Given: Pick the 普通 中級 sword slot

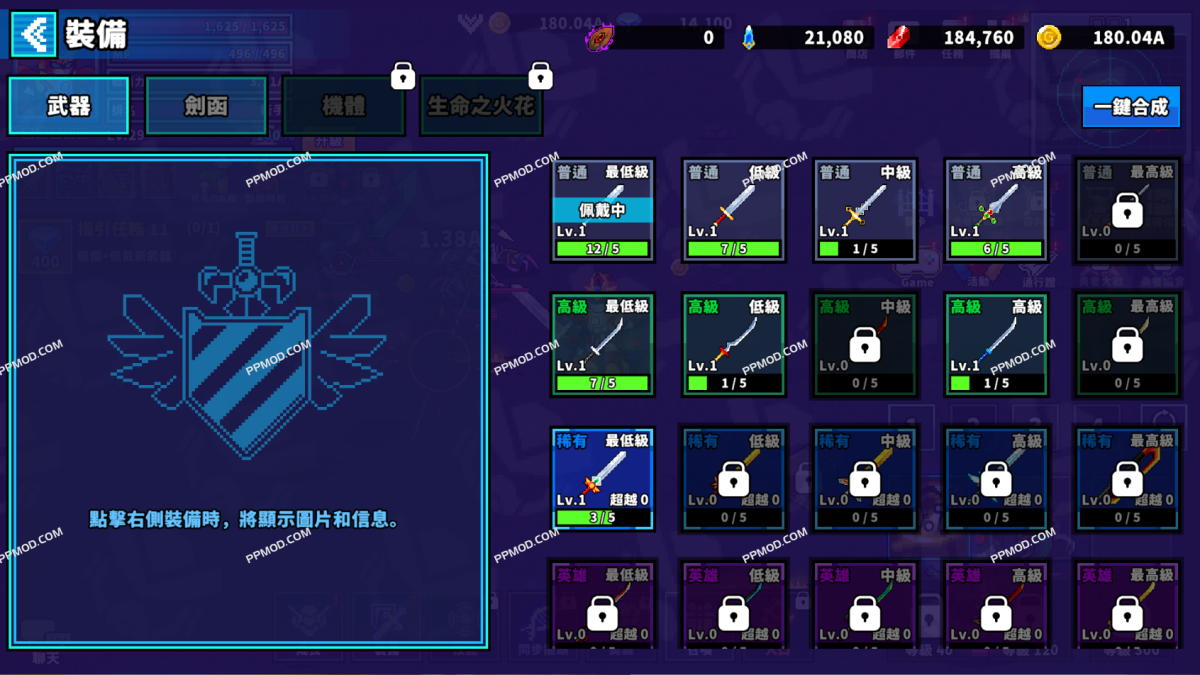Looking at the screenshot, I should point(865,210).
